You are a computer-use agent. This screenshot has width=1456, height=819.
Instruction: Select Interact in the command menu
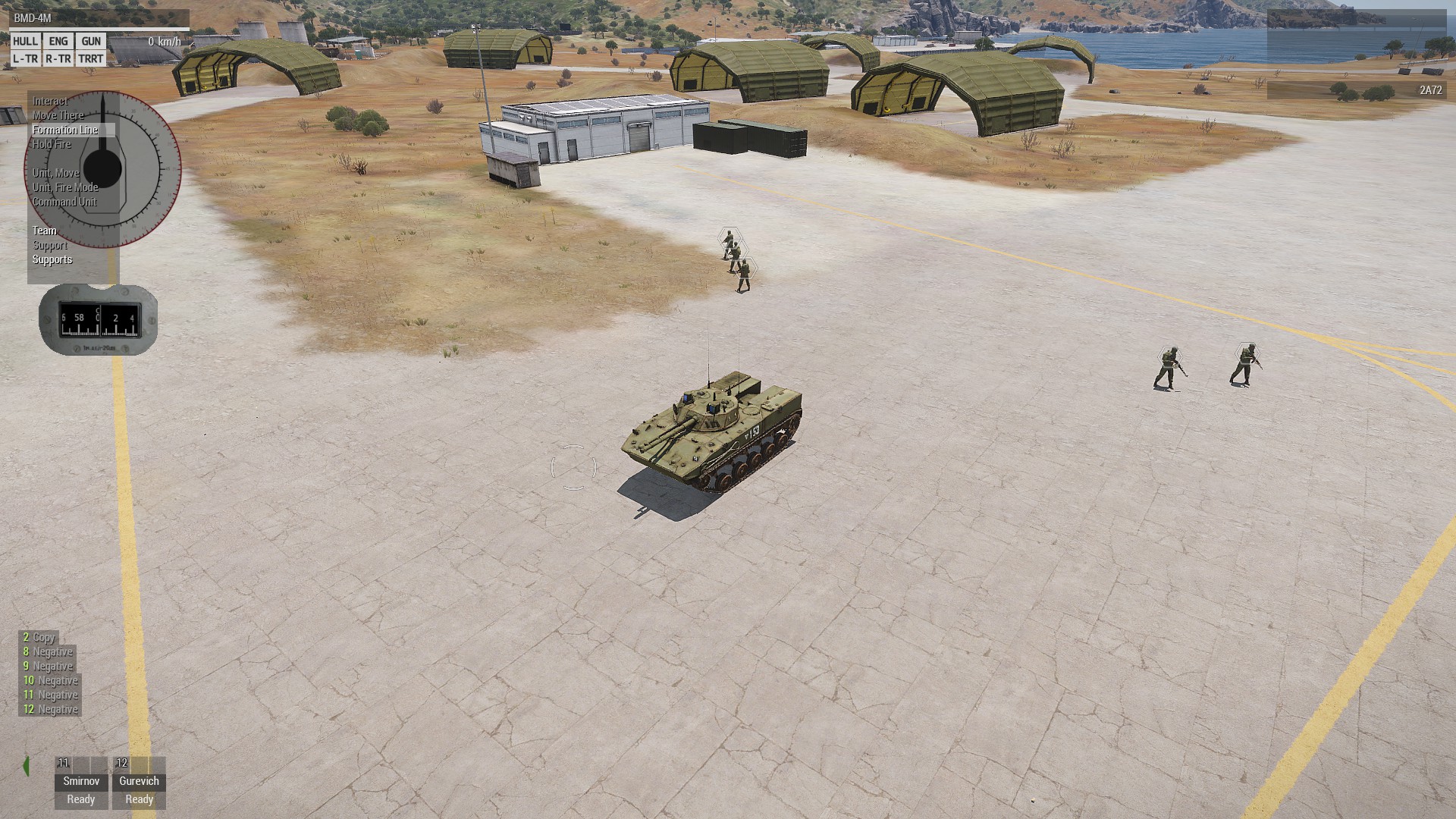[x=50, y=101]
